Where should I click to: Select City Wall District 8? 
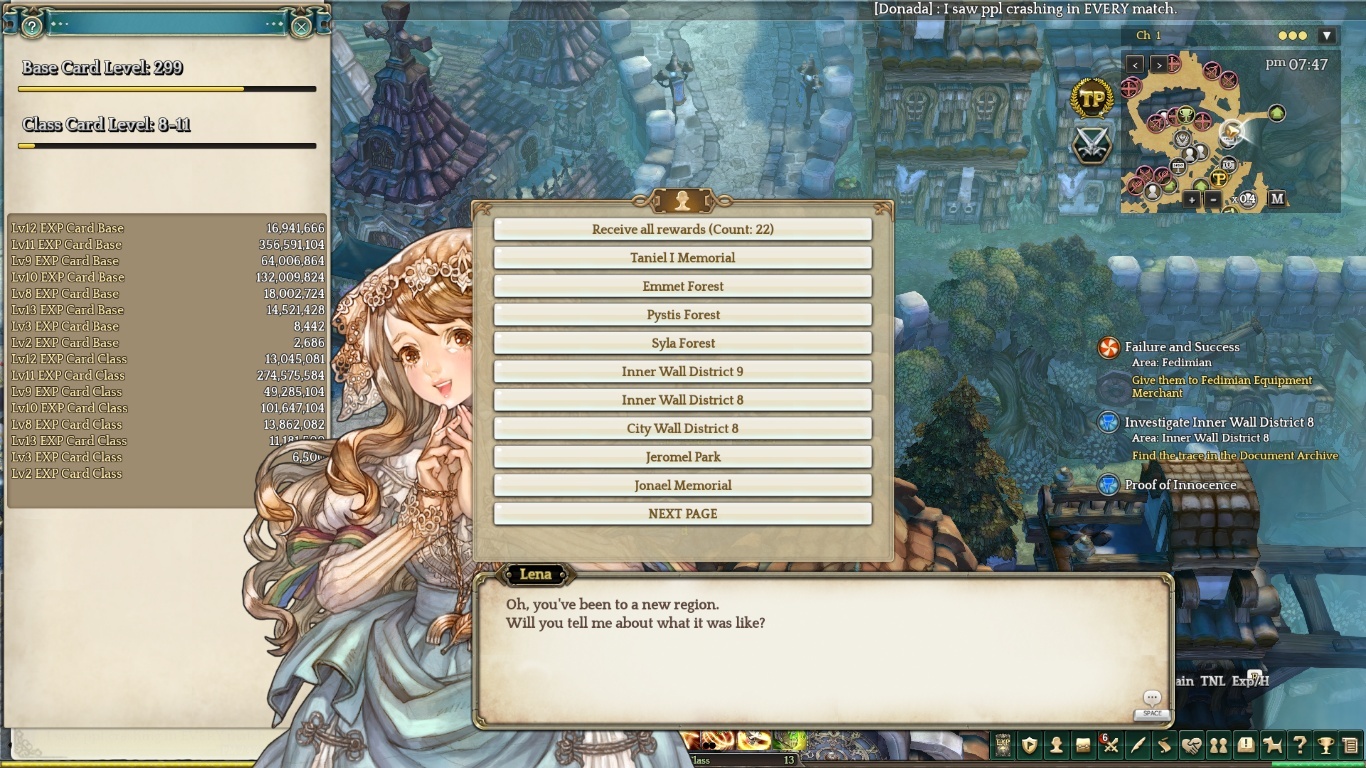click(683, 429)
